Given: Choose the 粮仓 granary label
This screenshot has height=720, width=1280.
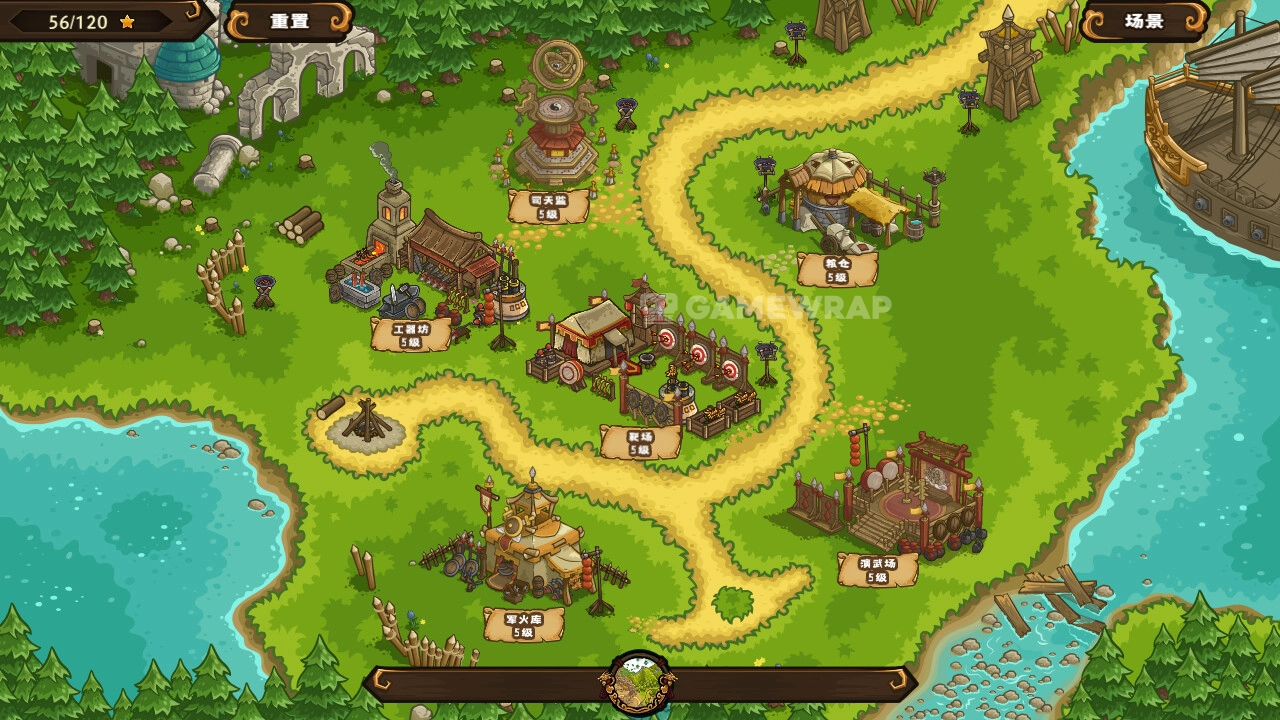Looking at the screenshot, I should pos(837,270).
